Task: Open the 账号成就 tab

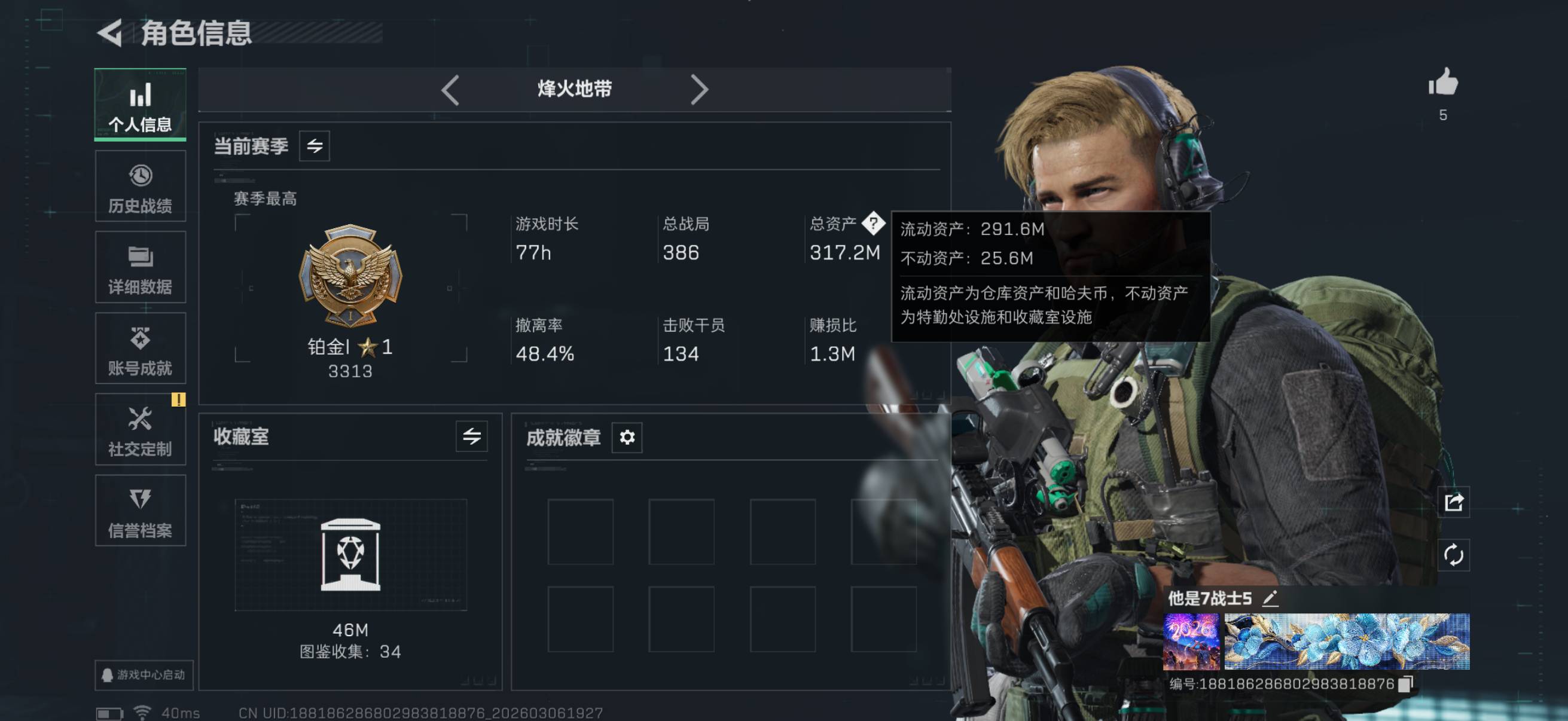Action: click(x=140, y=349)
